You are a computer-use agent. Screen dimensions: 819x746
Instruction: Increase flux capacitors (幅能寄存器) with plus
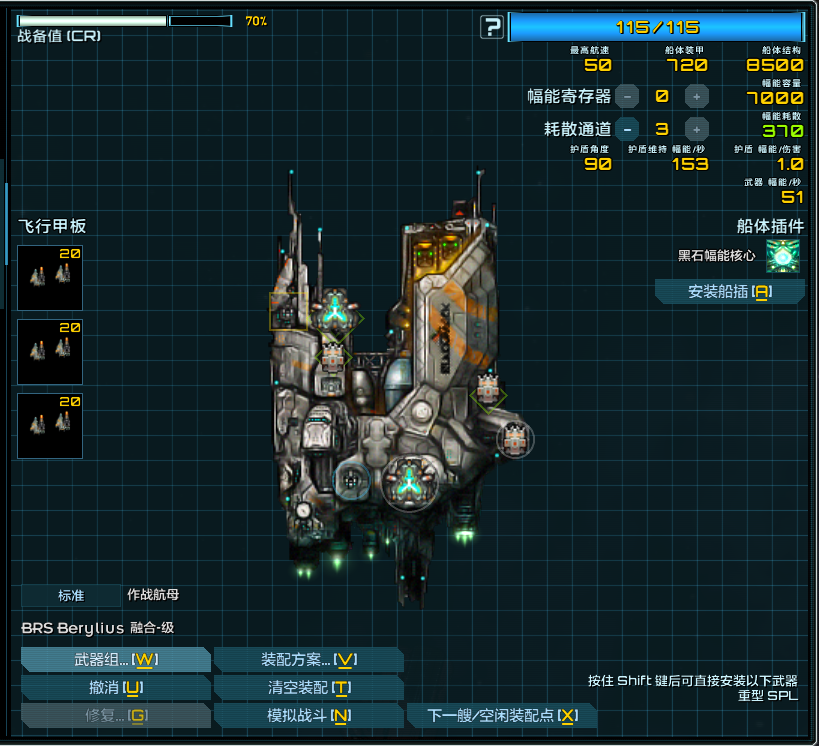coord(696,97)
